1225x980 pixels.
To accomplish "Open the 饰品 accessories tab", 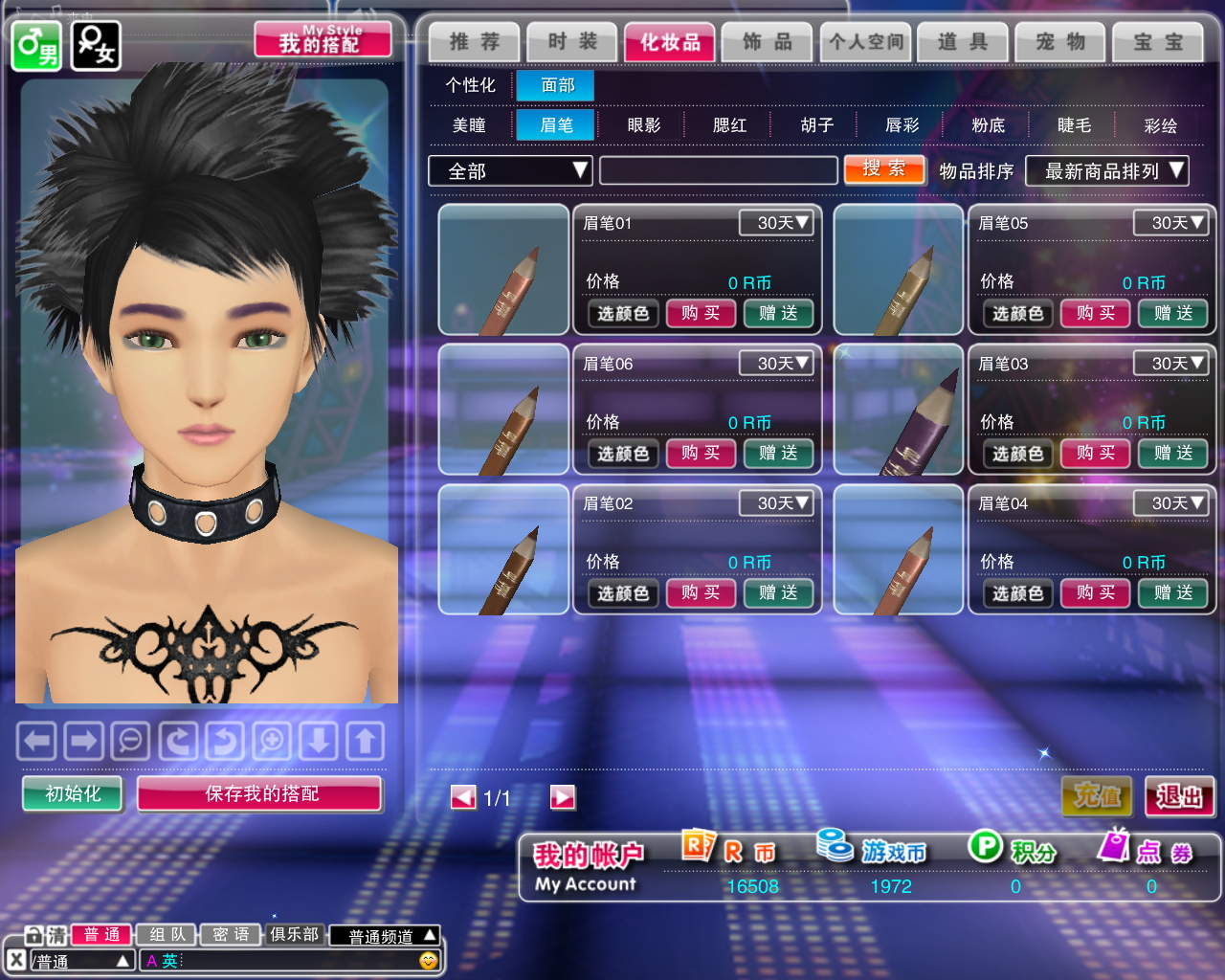I will [768, 42].
